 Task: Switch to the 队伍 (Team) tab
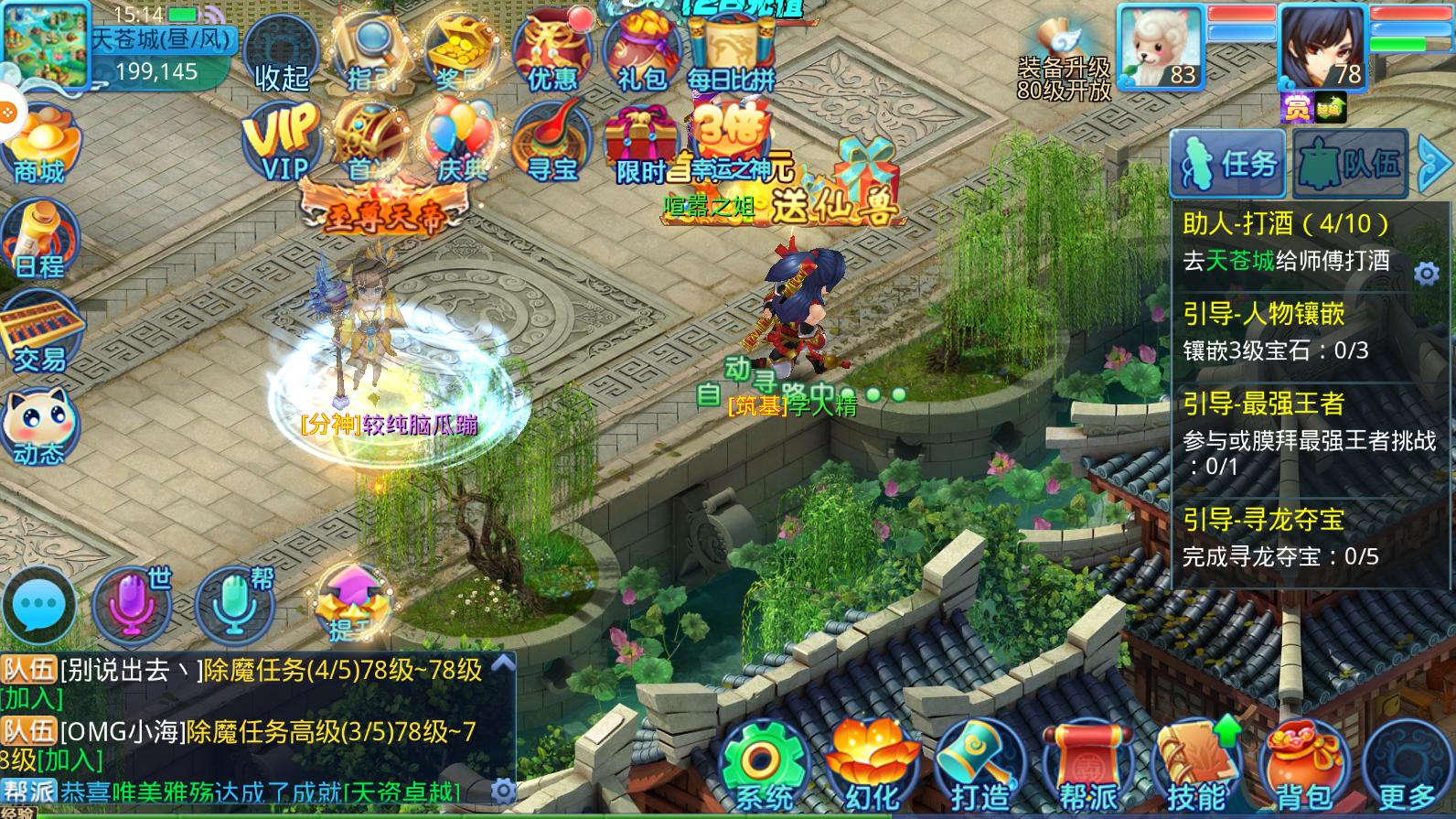click(x=1348, y=165)
